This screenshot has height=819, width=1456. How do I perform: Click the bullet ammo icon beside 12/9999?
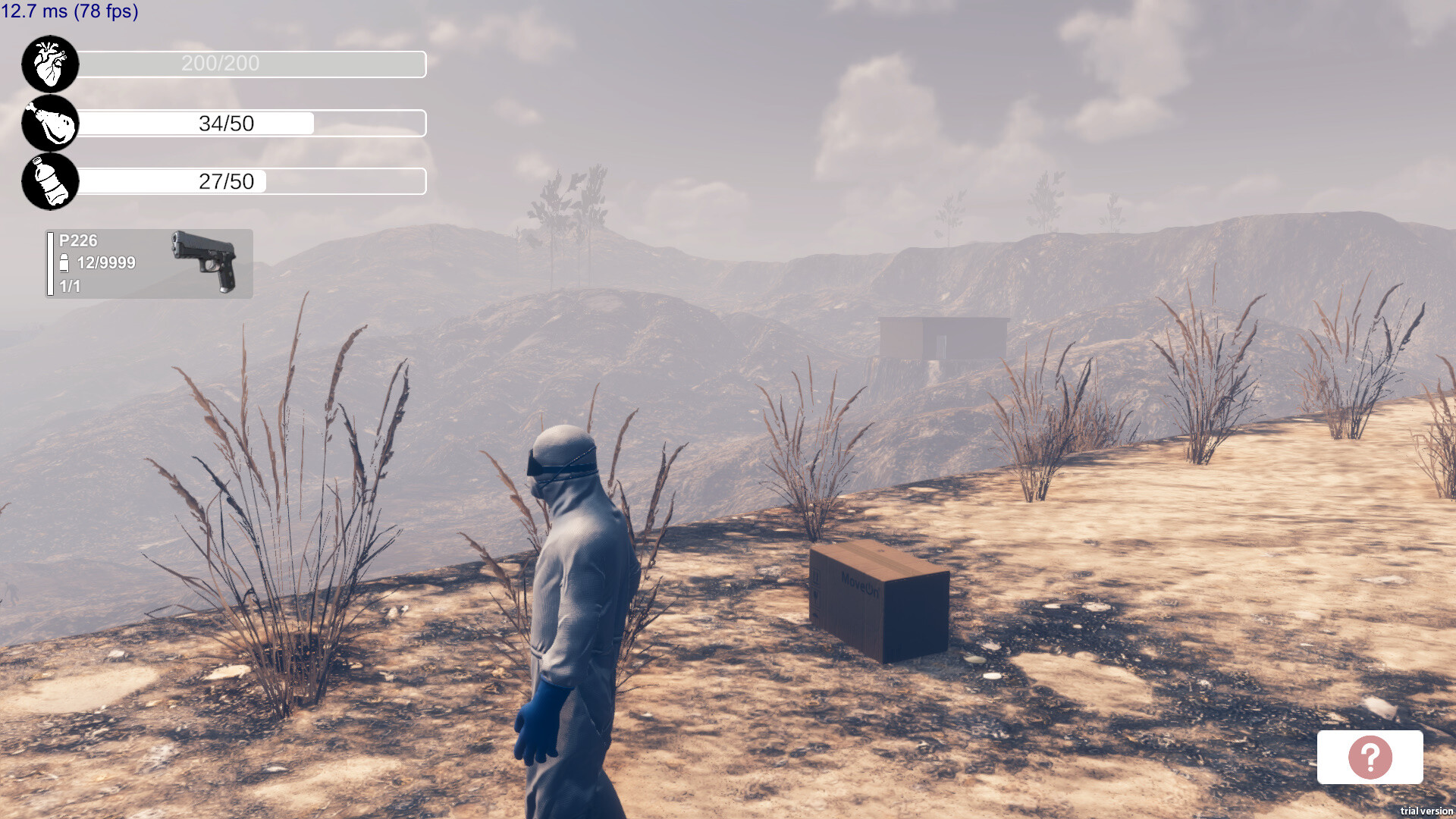coord(64,263)
